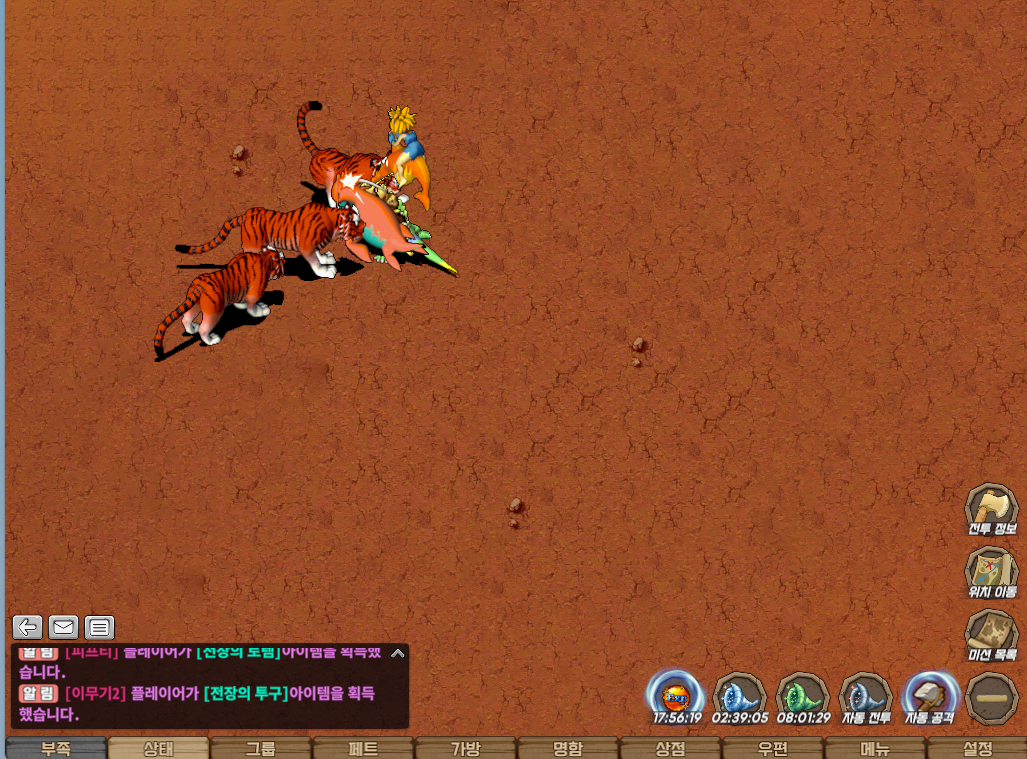
Task: Open the 상태 (status) menu
Action: pos(159,749)
